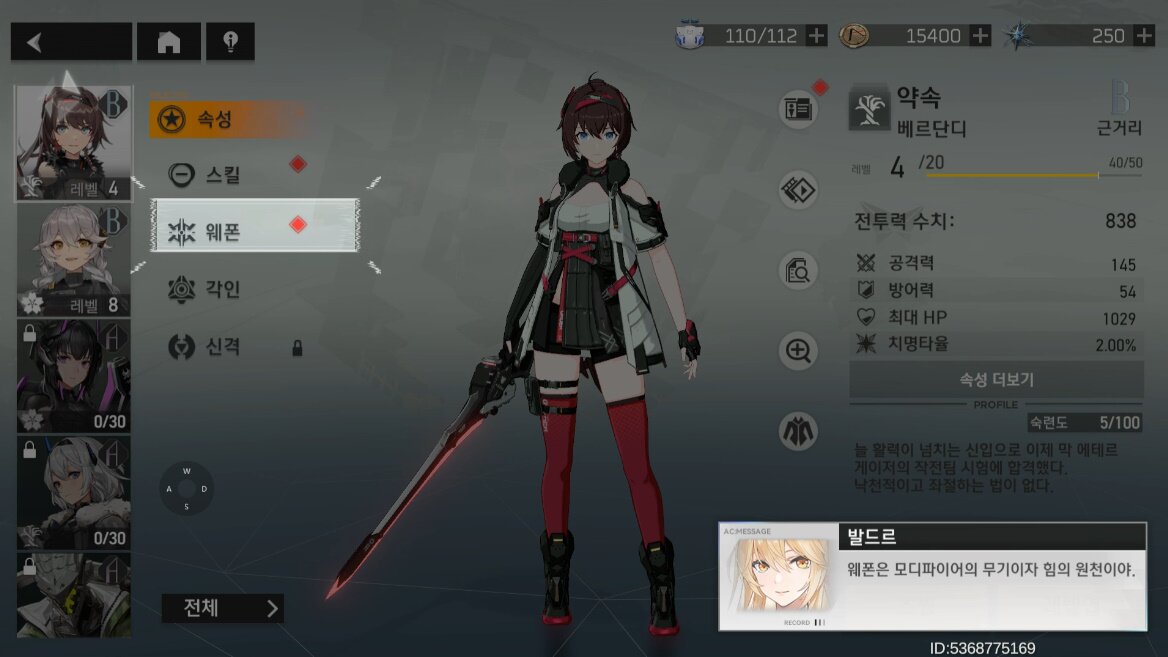Go back with the arrow button
This screenshot has width=1168, height=657.
(71, 42)
